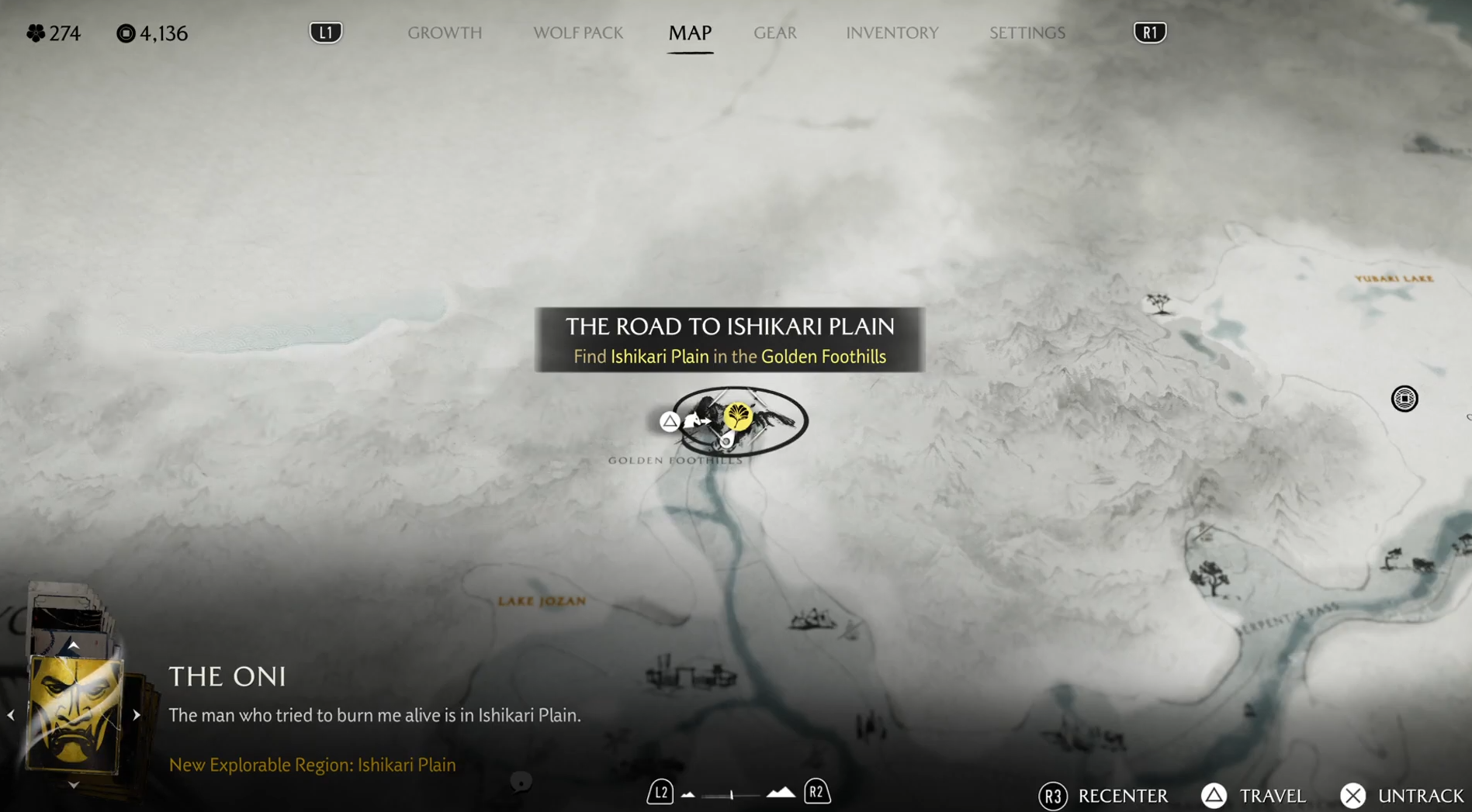Click the map zoom level slider
This screenshot has width=1472, height=812.
tap(733, 794)
